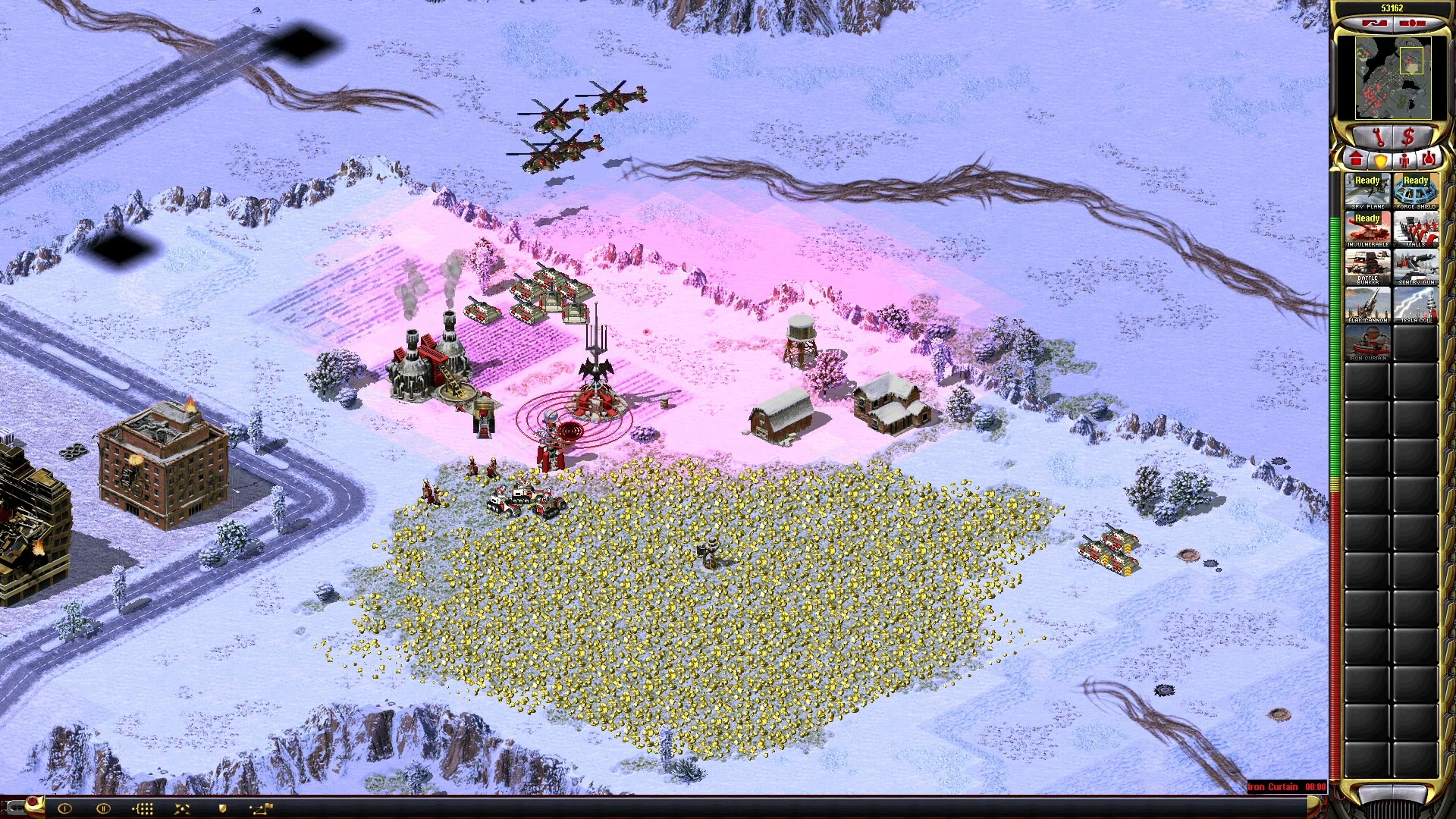The width and height of the screenshot is (1456, 819).
Task: Switch to the infantry build tab
Action: pyautogui.click(x=1404, y=160)
